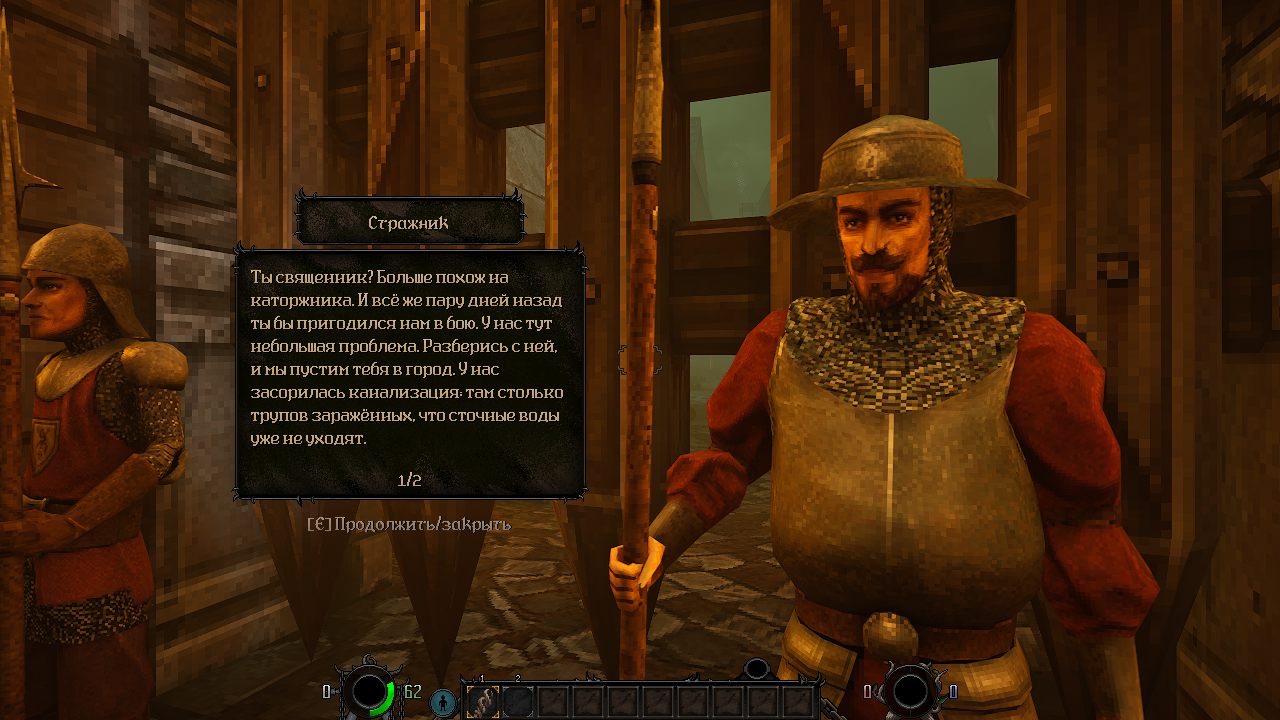This screenshot has height=720, width=1280.
Task: Select the second hotbar slot
Action: click(517, 702)
